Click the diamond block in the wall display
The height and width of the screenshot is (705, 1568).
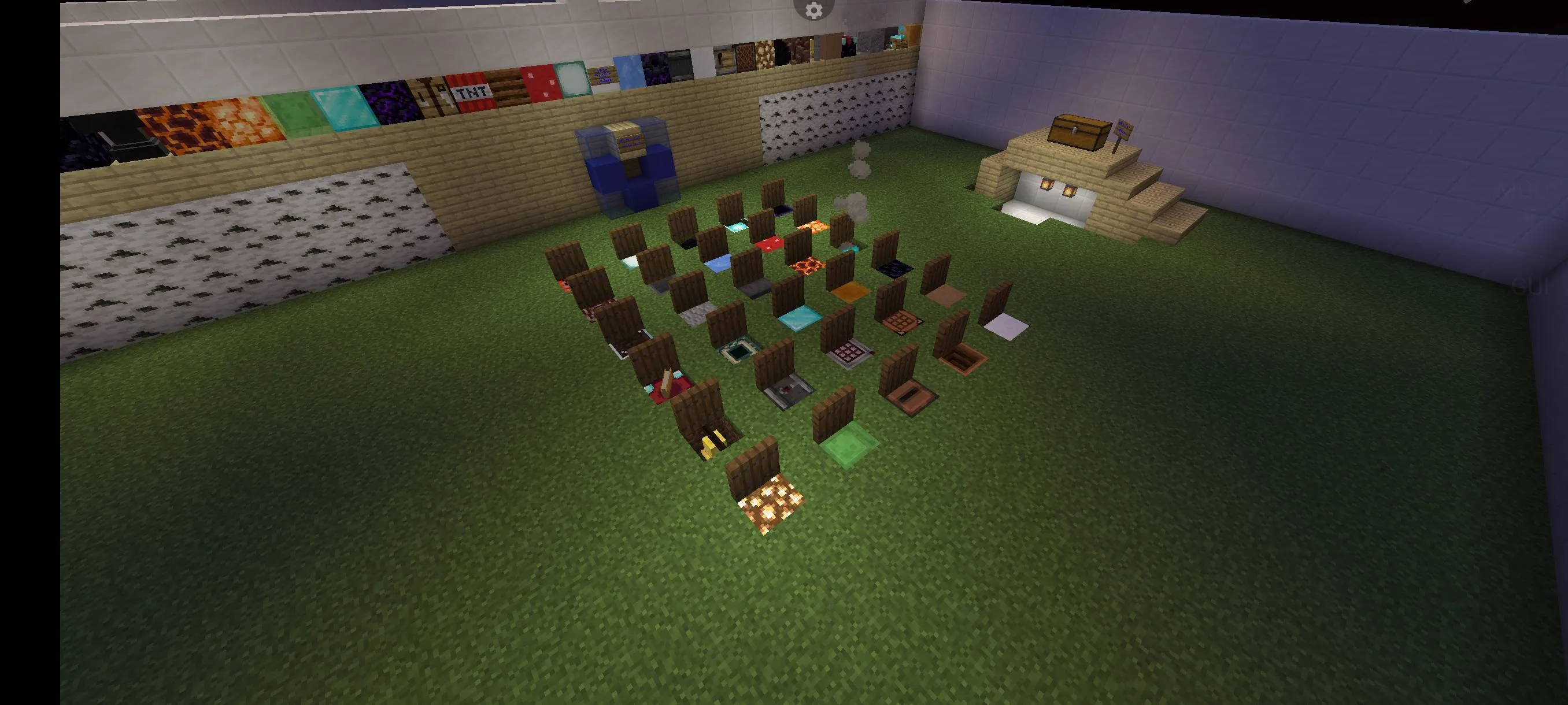click(x=342, y=109)
